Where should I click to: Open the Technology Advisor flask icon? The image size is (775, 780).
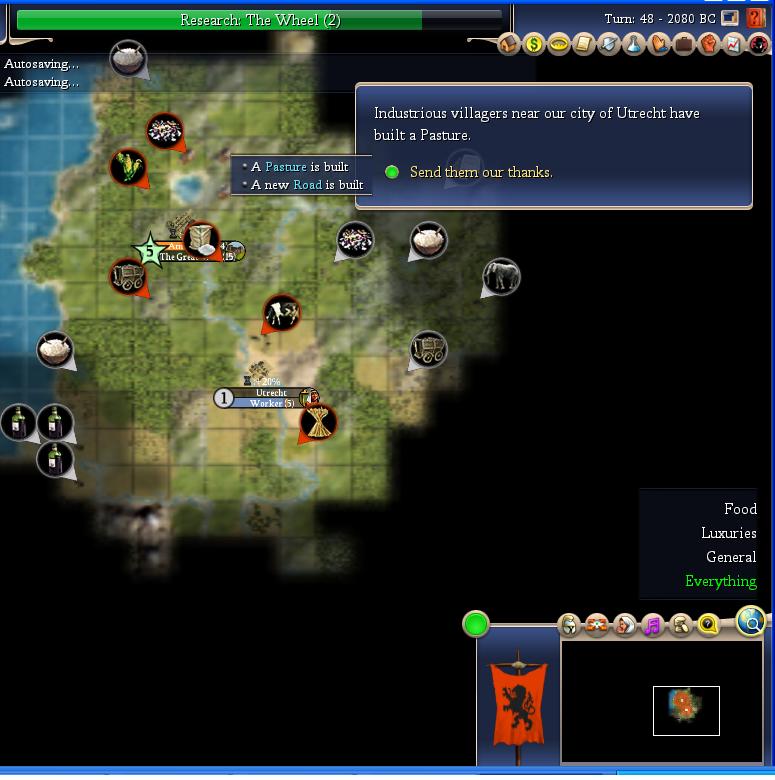(x=634, y=45)
